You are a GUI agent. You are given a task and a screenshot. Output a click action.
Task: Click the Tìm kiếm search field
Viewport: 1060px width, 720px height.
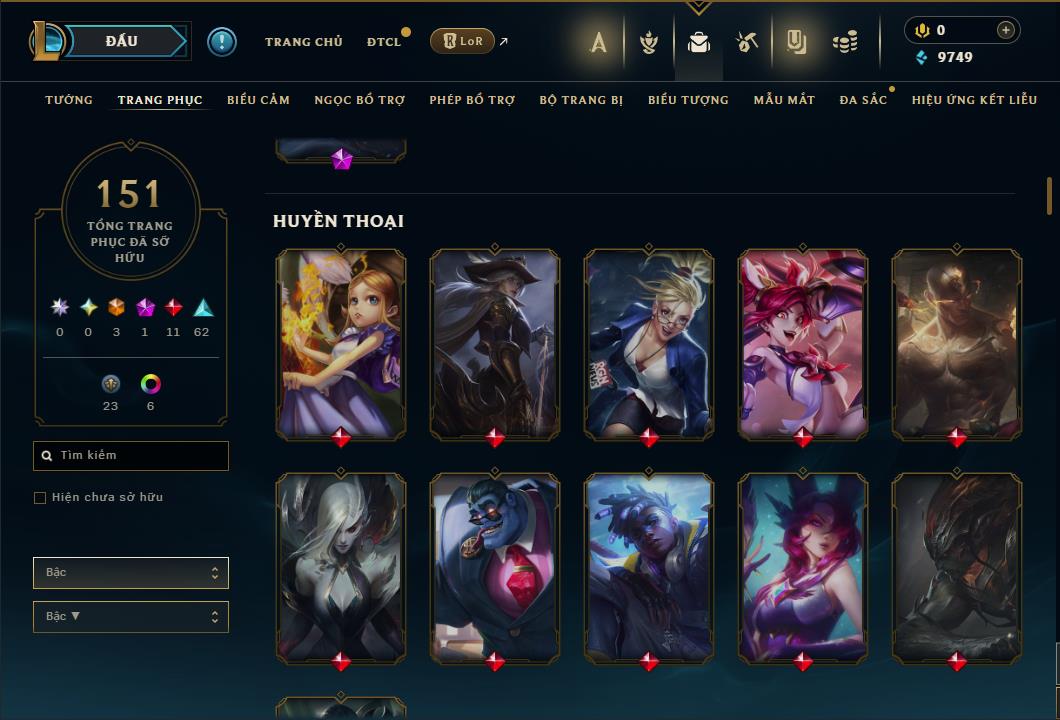click(x=131, y=456)
